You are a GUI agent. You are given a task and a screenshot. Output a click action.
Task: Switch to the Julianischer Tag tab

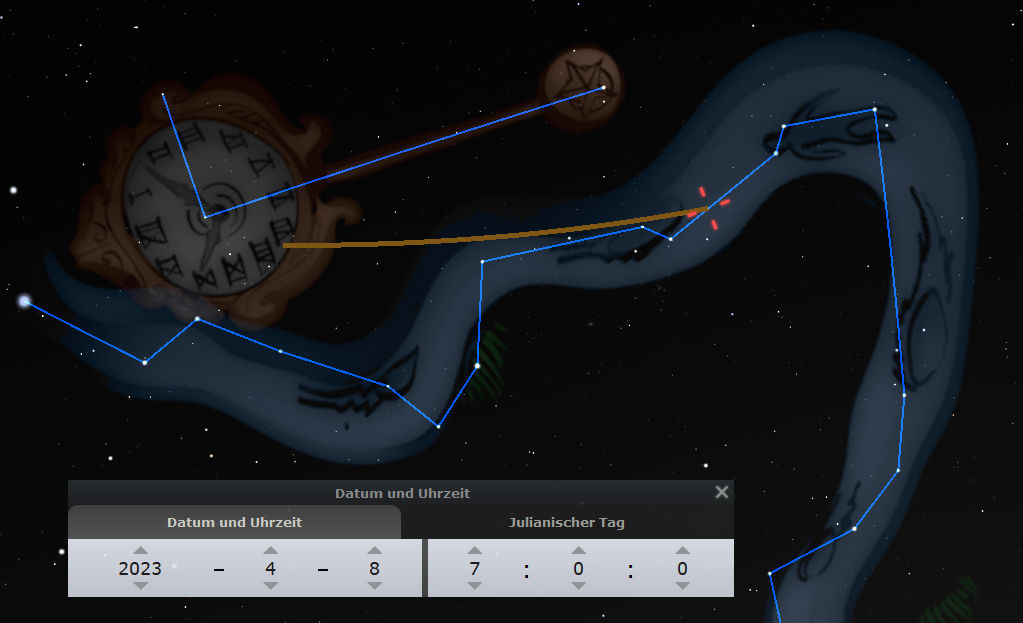[567, 522]
